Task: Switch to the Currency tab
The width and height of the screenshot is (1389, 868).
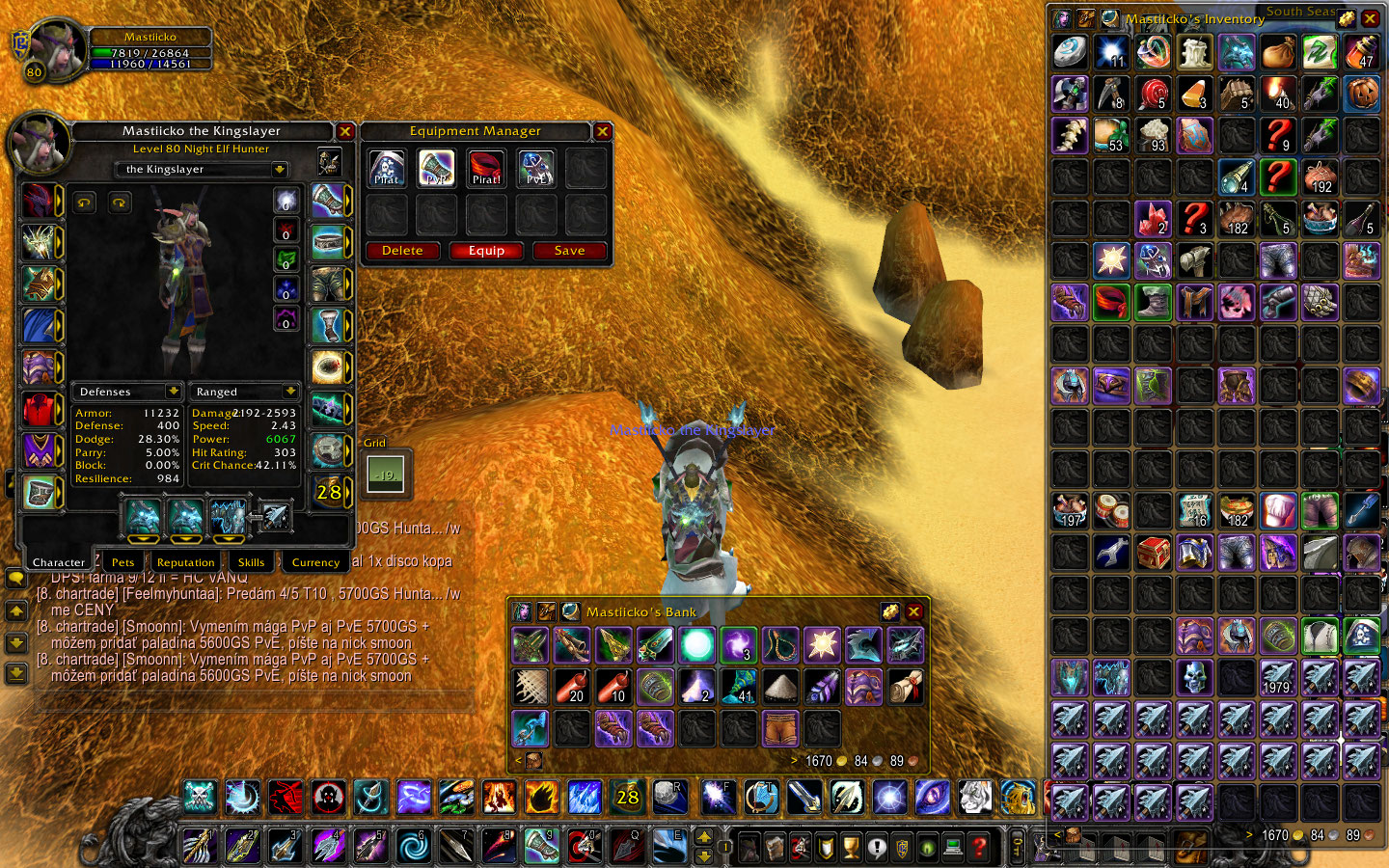Action: coord(315,562)
